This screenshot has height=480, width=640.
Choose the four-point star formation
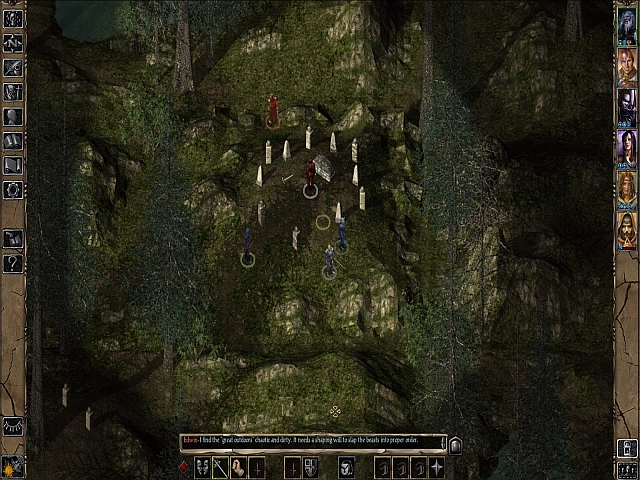tap(437, 467)
